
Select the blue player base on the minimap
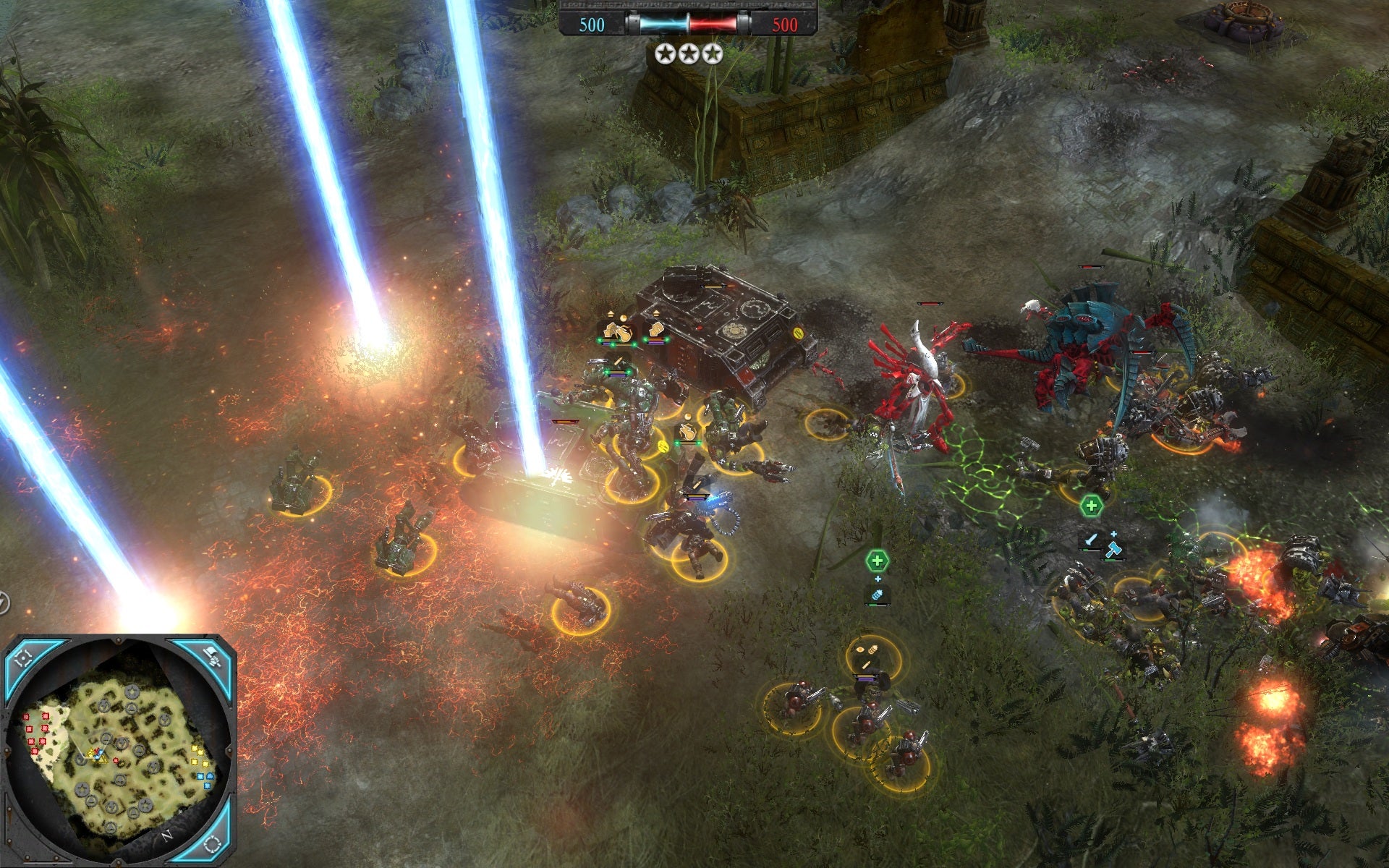pos(211,776)
